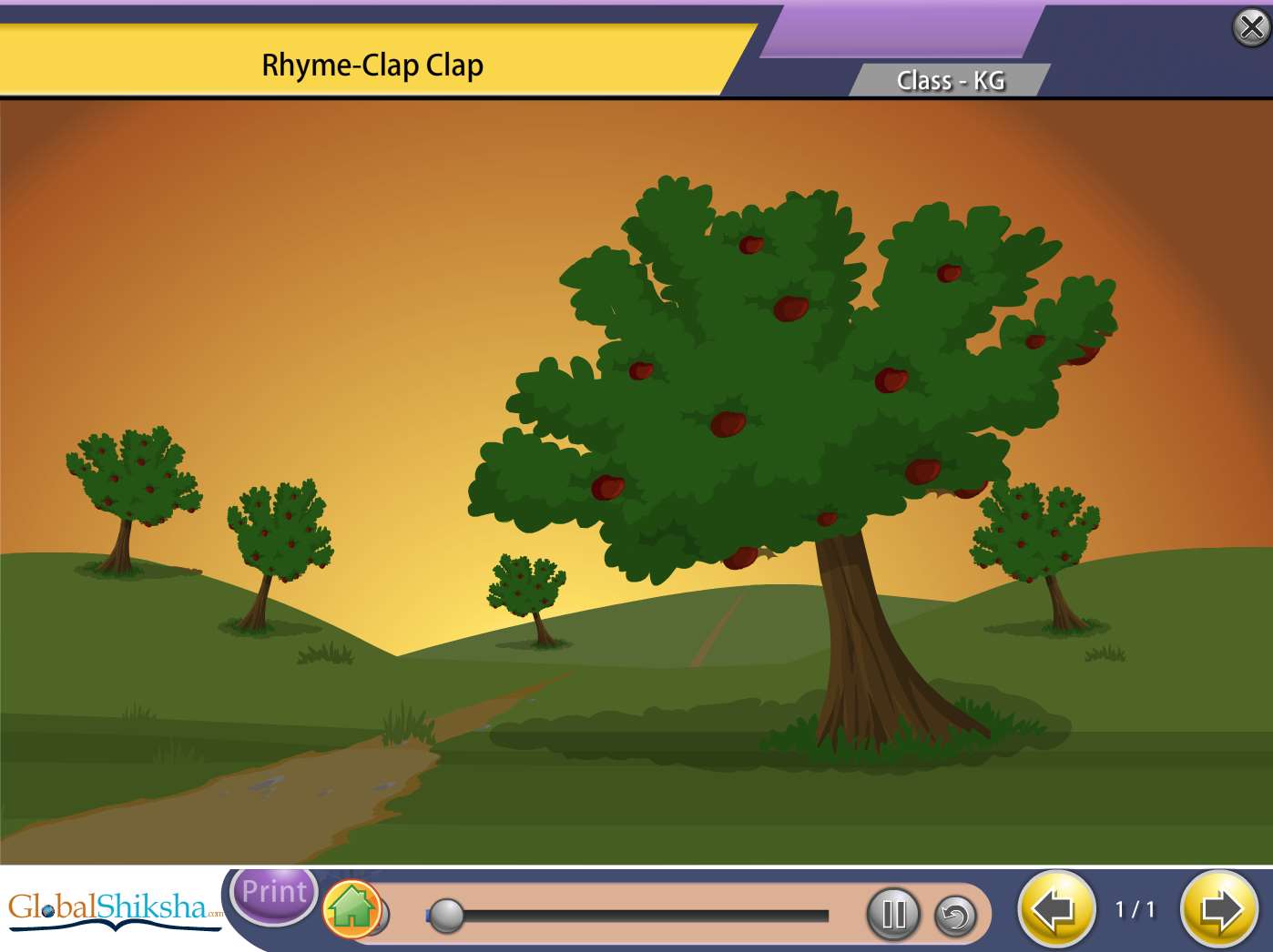Go to the green Home icon

[x=351, y=908]
